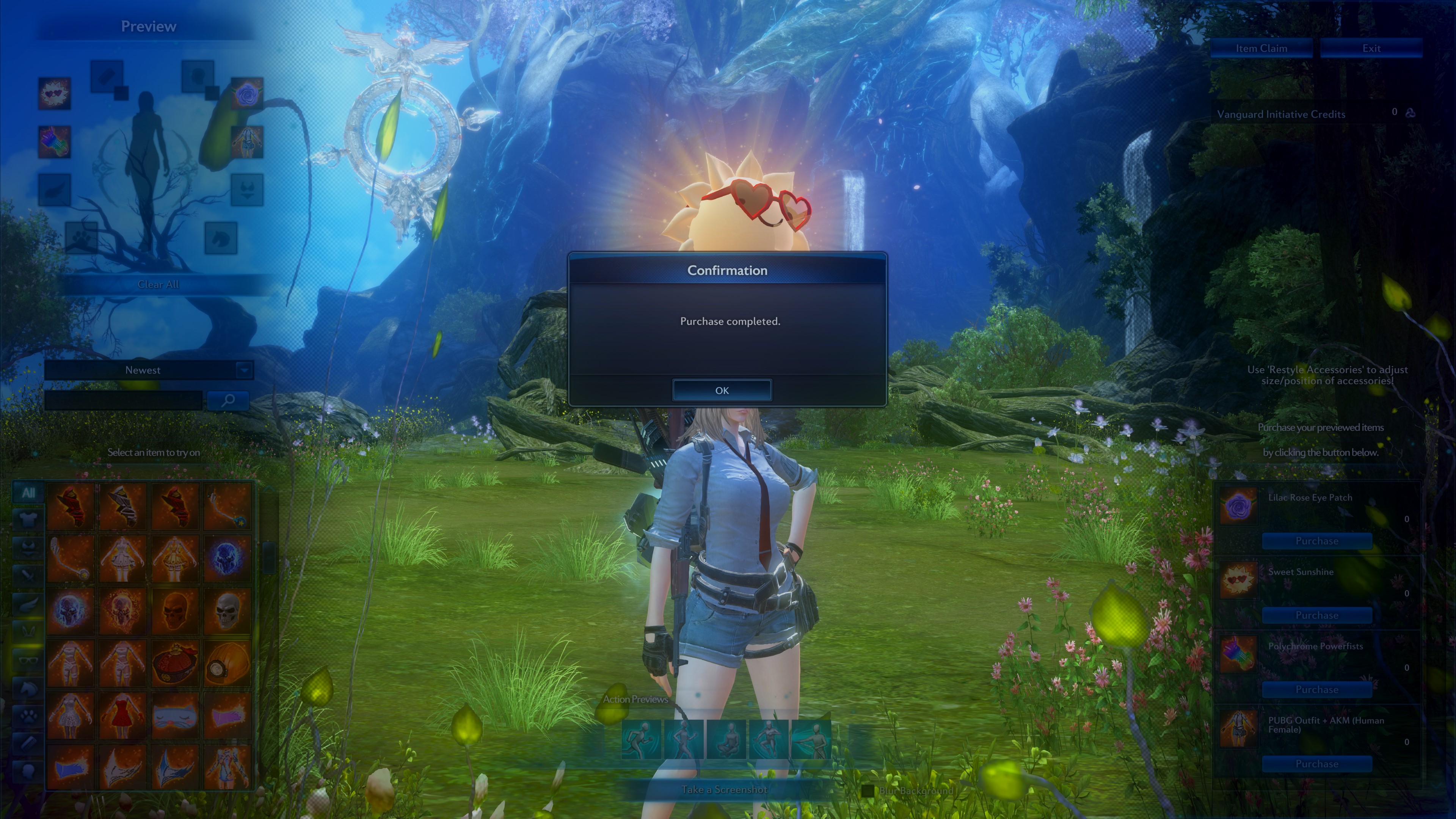Play the sitting action preview
The image size is (1456, 819).
point(726,739)
